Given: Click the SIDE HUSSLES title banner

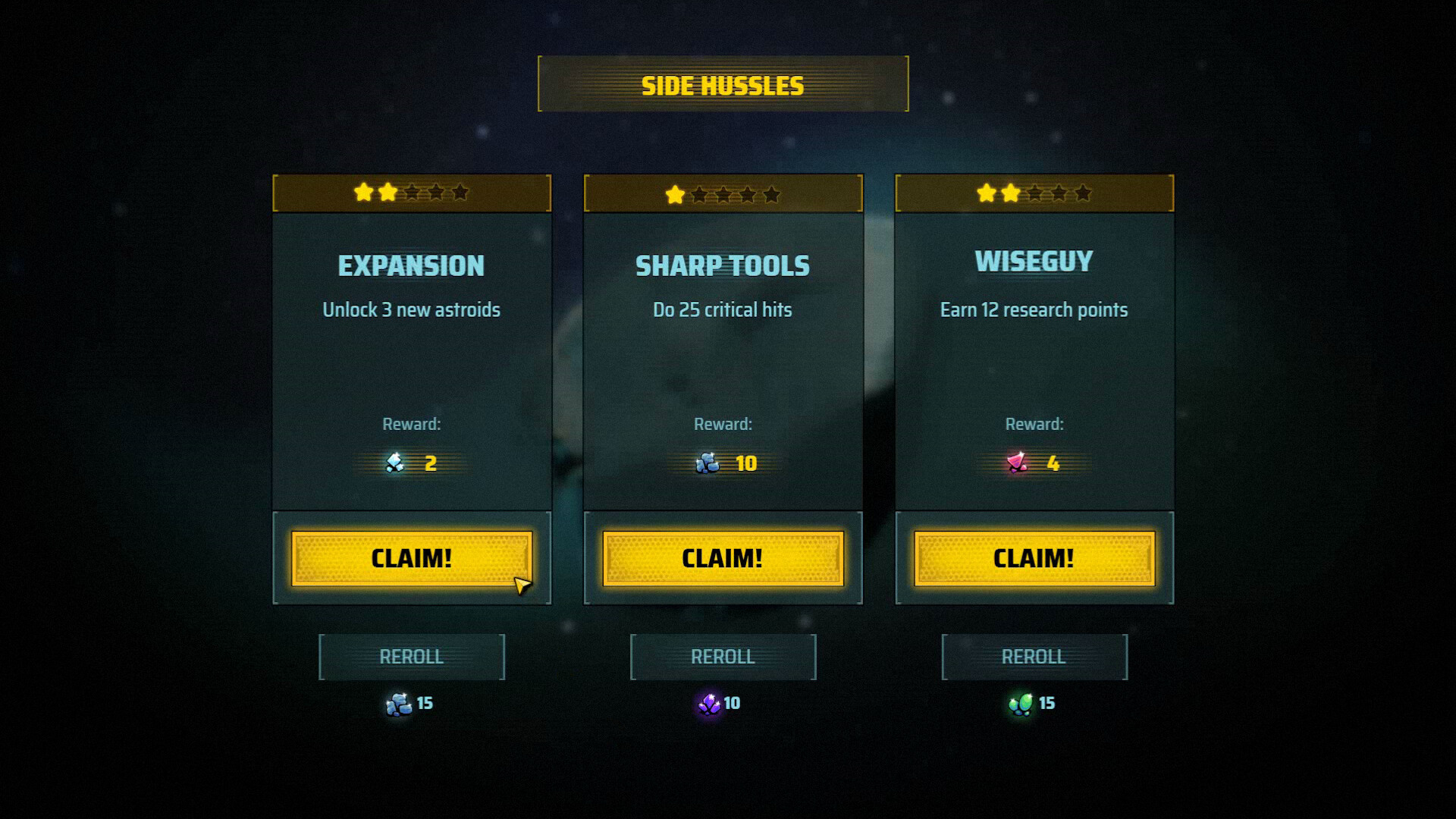Looking at the screenshot, I should click(723, 85).
